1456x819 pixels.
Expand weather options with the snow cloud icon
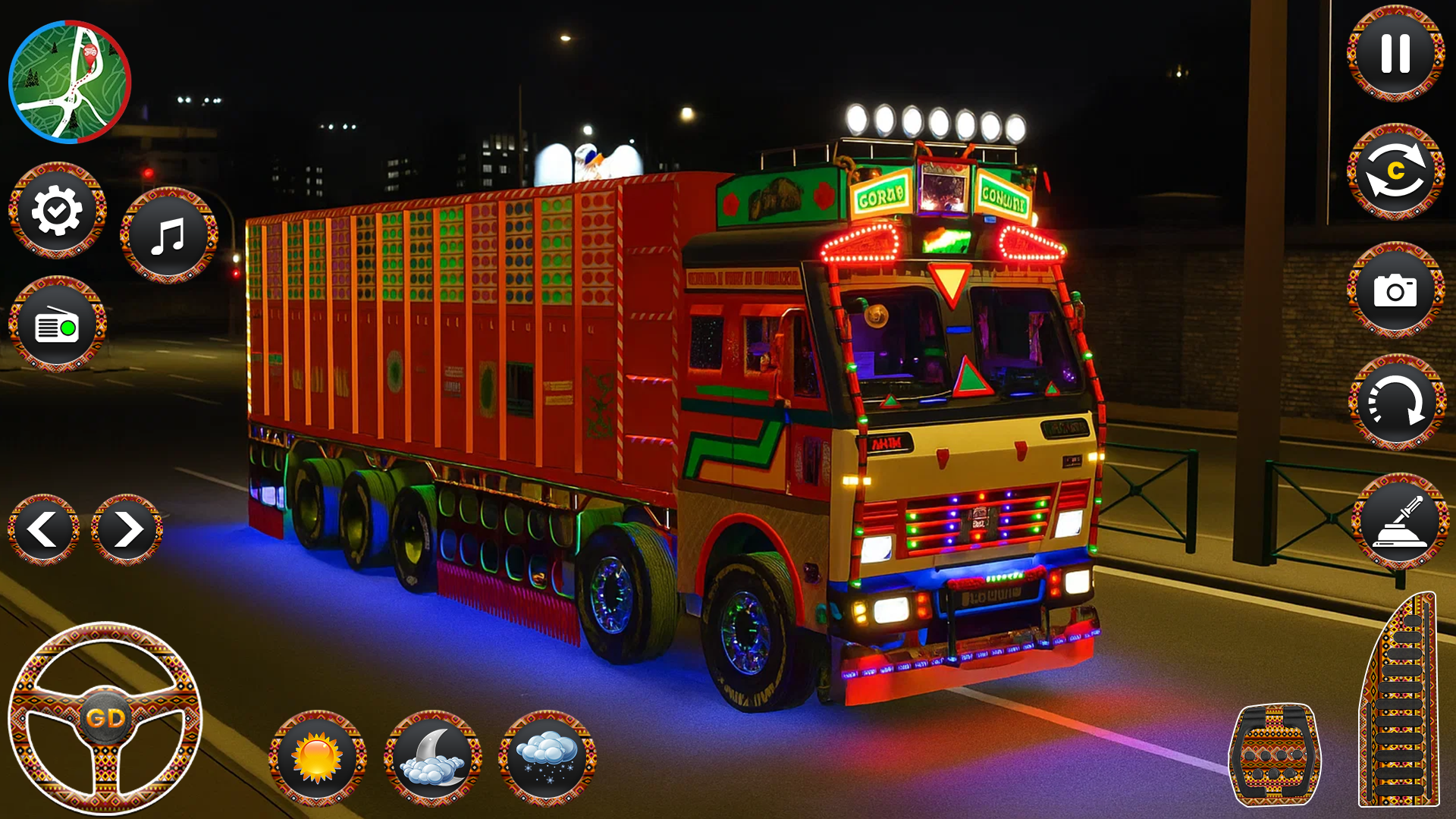click(548, 758)
